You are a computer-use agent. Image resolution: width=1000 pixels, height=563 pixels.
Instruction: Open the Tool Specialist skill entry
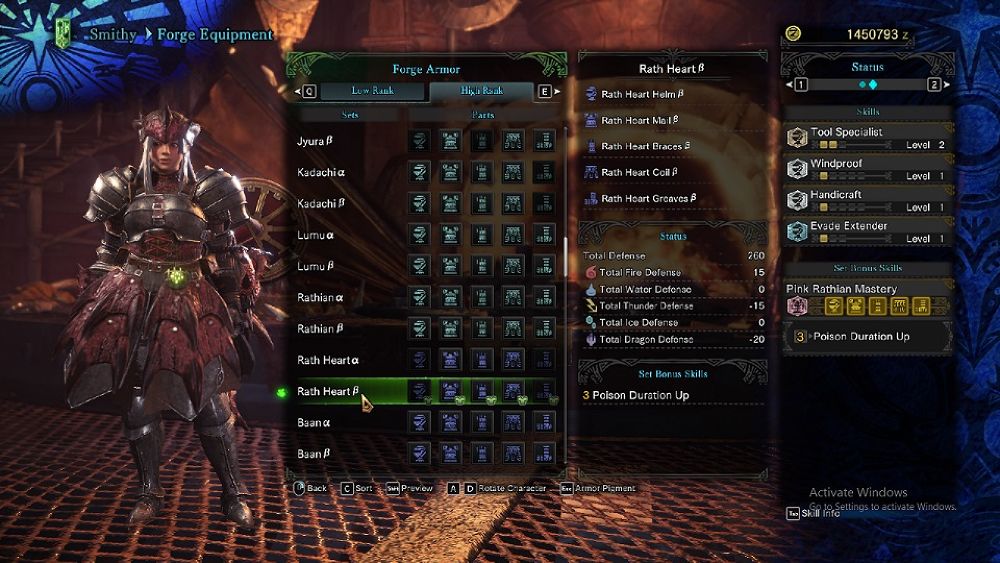[866, 138]
